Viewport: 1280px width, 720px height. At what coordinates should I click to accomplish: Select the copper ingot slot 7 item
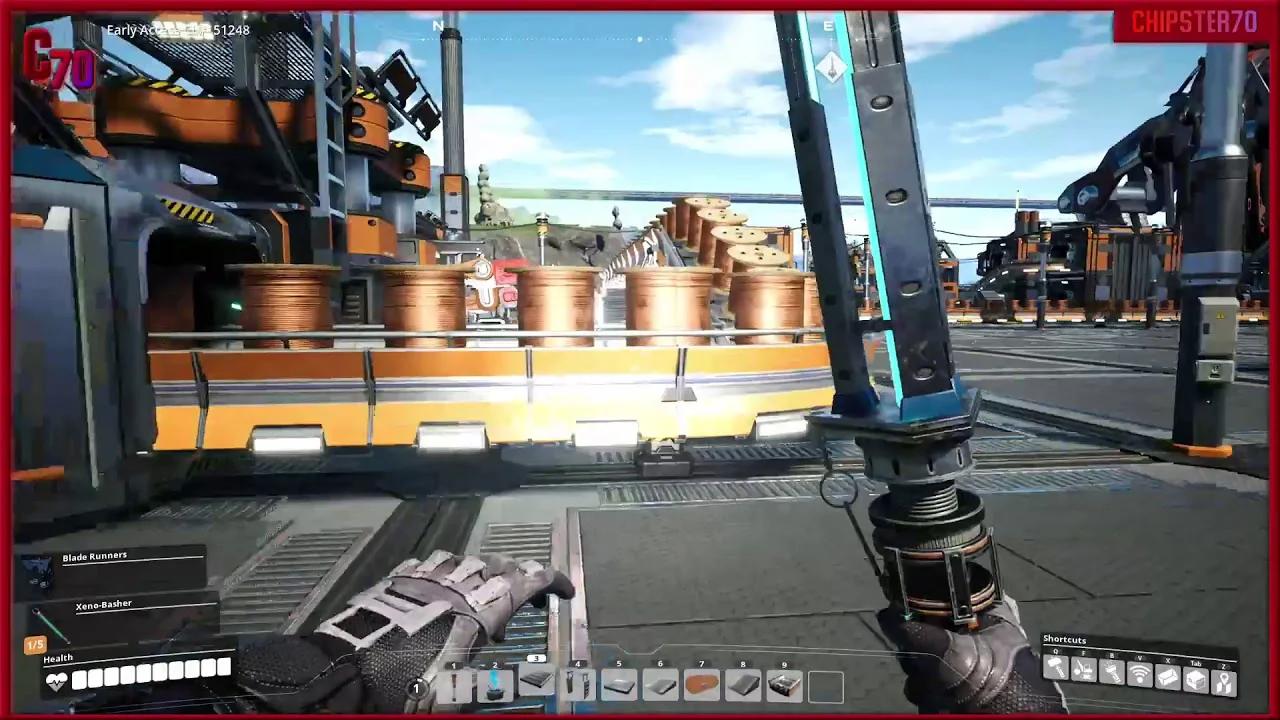(702, 684)
